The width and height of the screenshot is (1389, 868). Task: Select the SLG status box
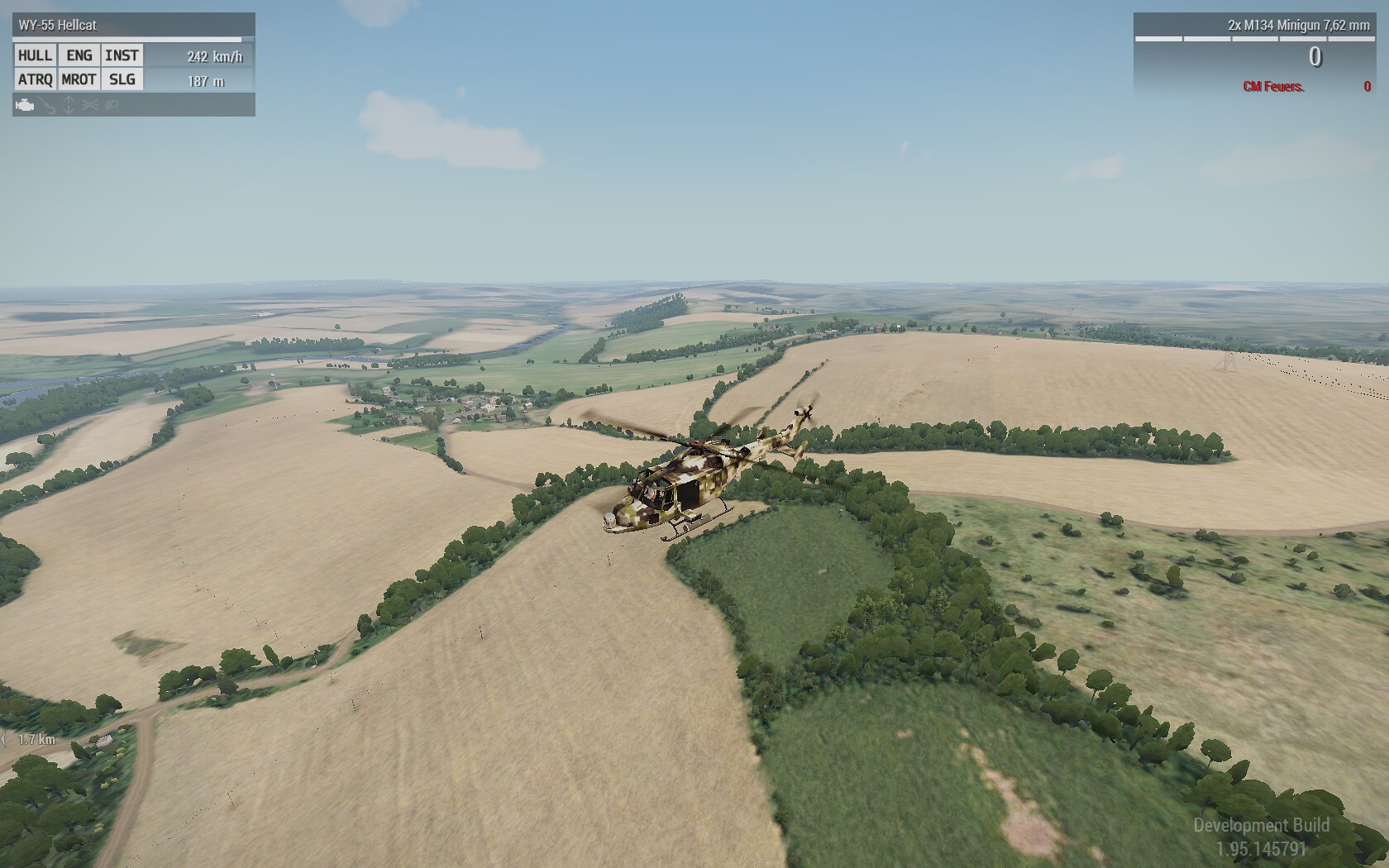click(x=122, y=79)
